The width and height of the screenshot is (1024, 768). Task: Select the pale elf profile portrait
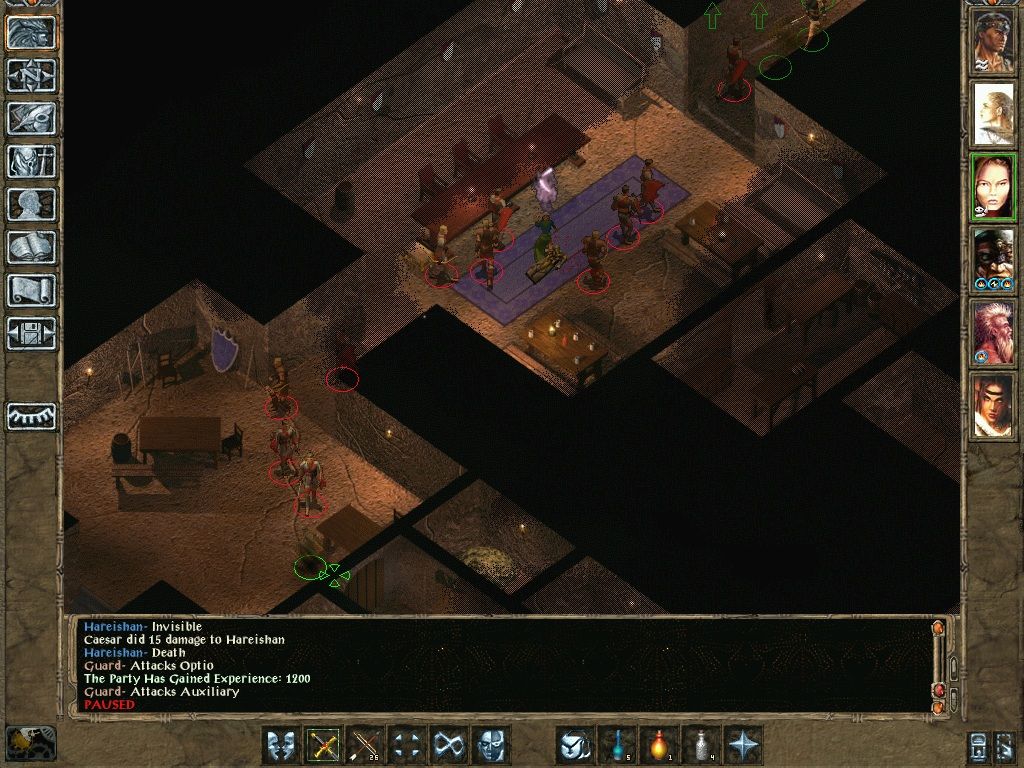pos(993,115)
